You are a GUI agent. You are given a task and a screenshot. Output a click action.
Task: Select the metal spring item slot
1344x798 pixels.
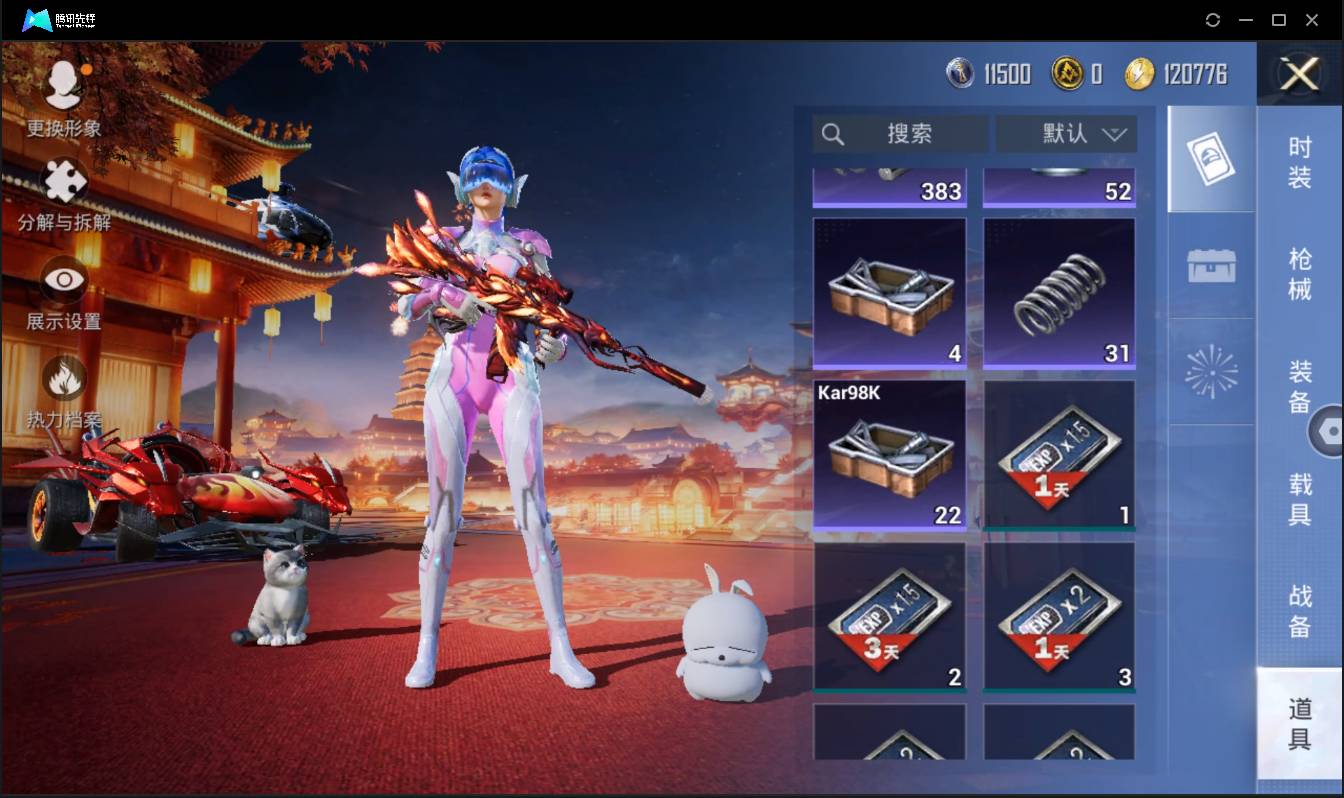pyautogui.click(x=1059, y=294)
